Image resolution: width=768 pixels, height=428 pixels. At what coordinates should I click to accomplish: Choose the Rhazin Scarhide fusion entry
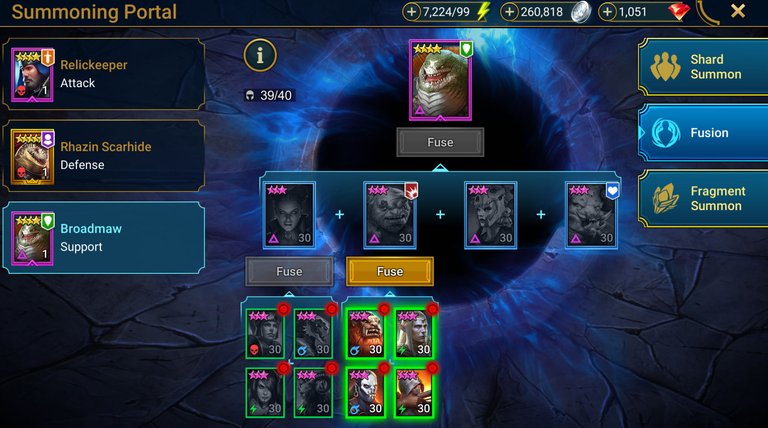click(104, 156)
